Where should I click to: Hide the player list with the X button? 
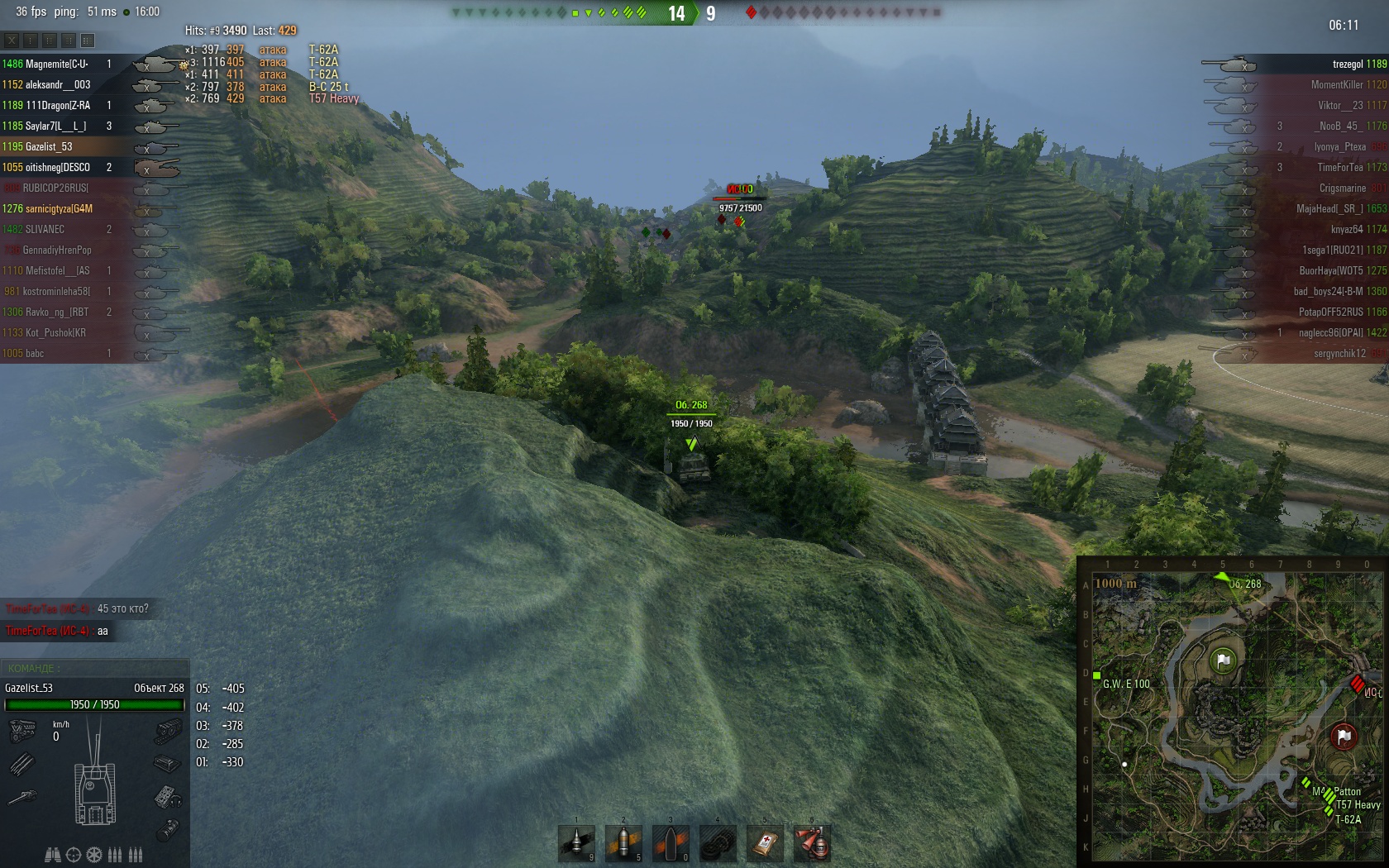[x=12, y=40]
